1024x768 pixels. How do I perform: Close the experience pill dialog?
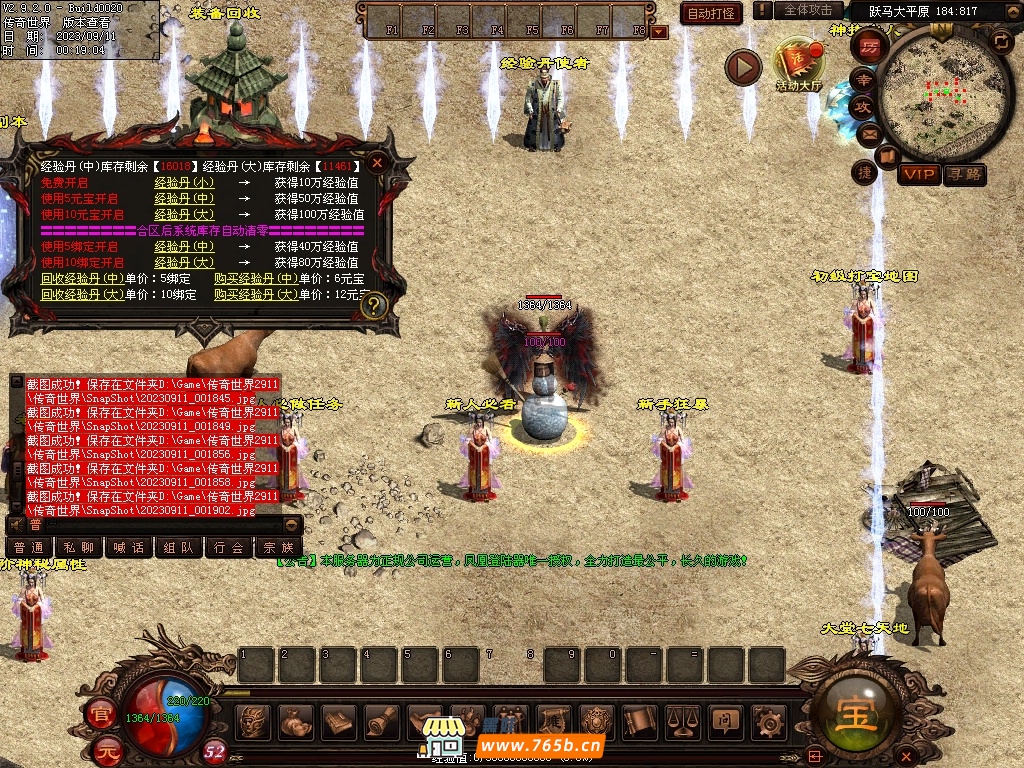[x=377, y=163]
